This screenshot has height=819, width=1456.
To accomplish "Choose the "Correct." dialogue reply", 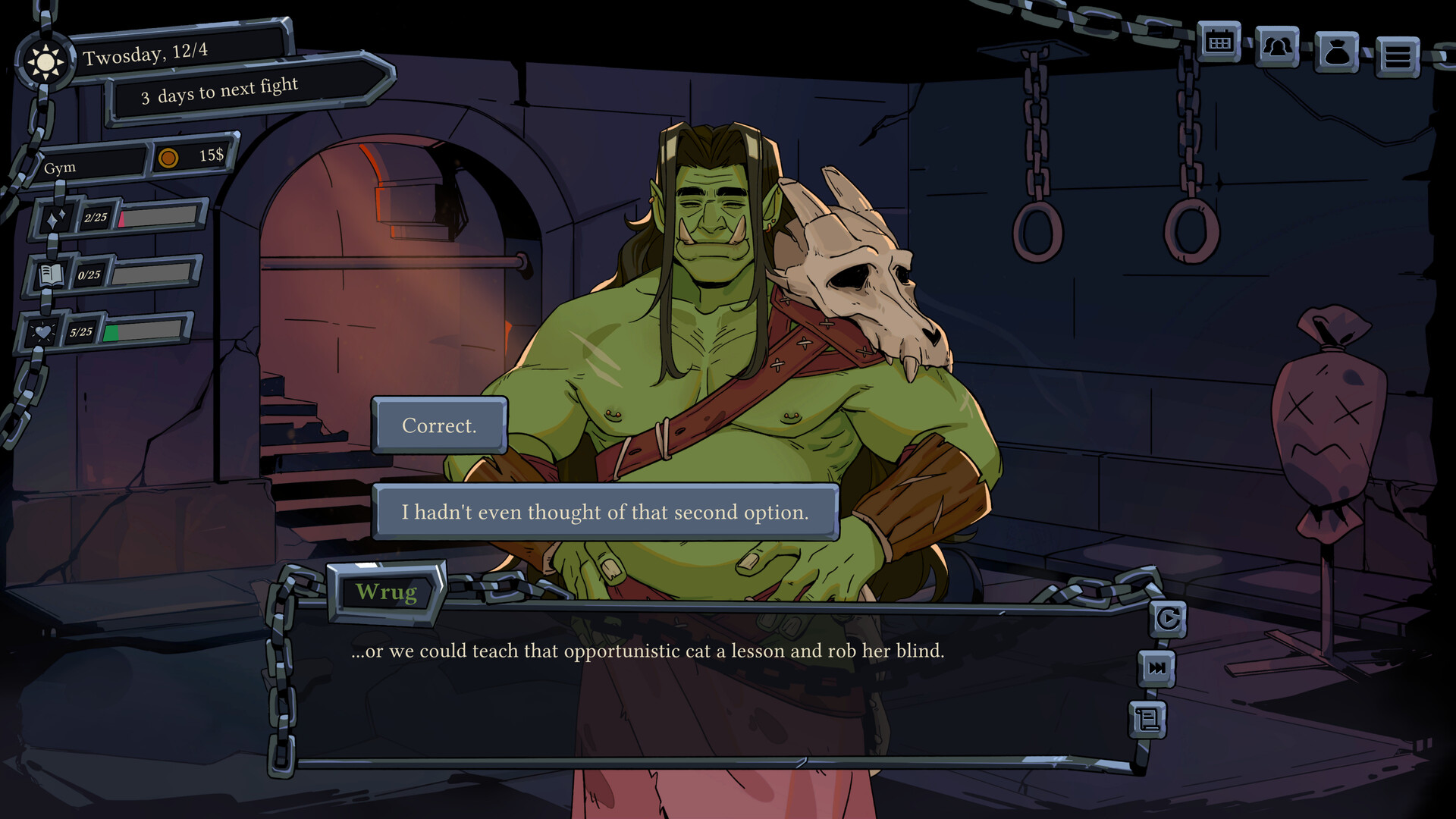I will pyautogui.click(x=439, y=425).
